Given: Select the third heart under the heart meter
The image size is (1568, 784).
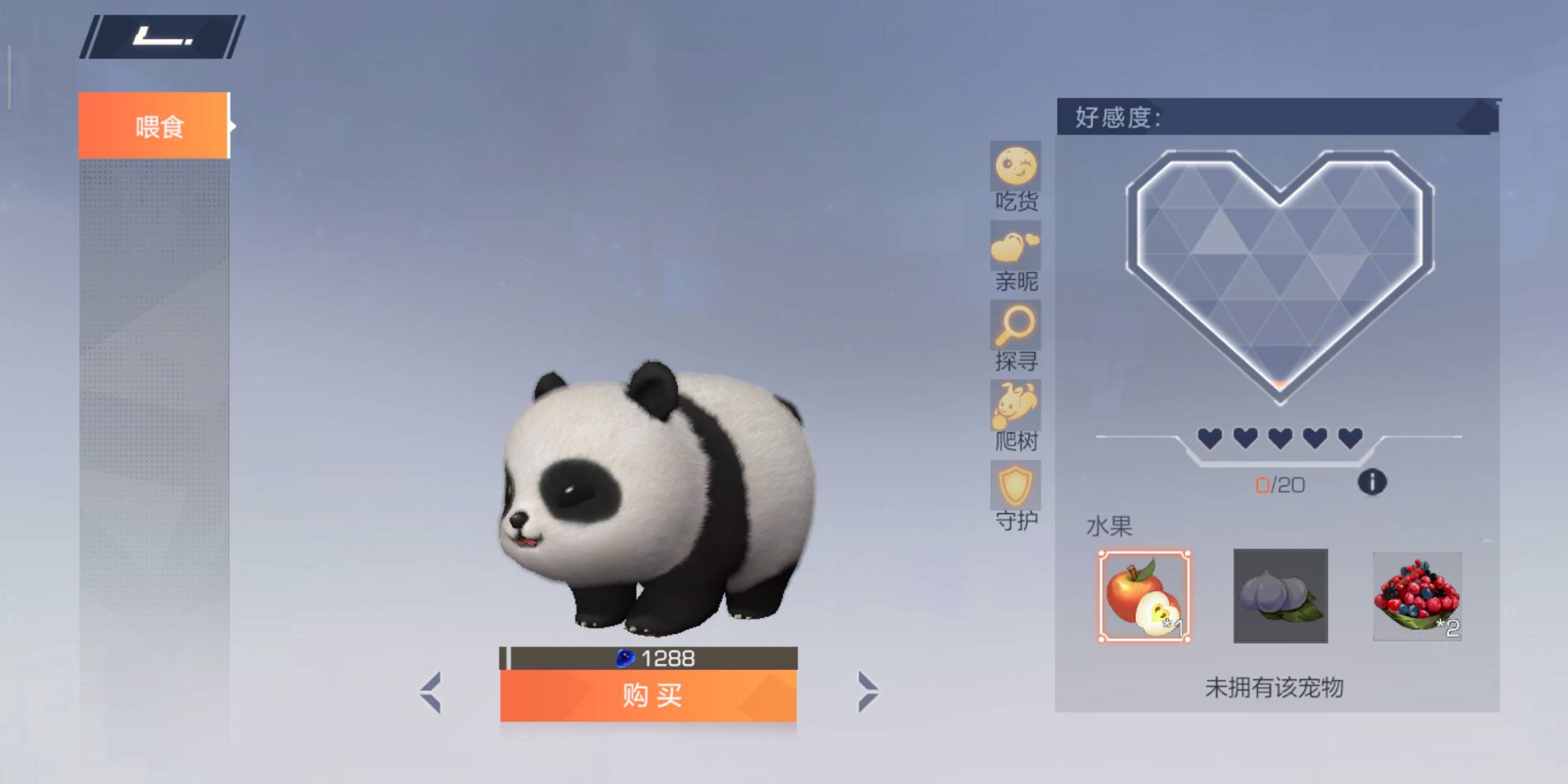Looking at the screenshot, I should [1279, 438].
